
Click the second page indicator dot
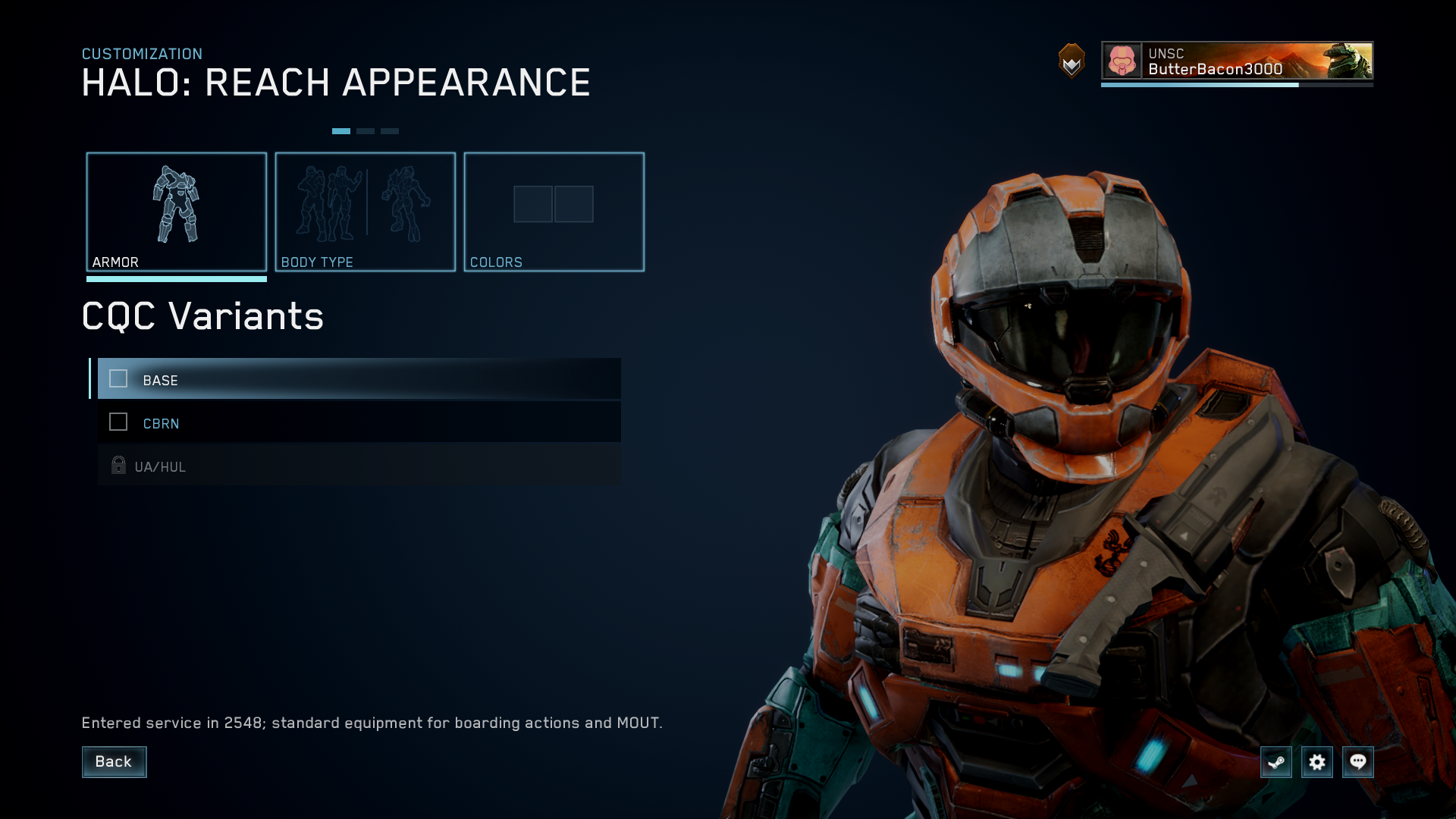tap(366, 130)
